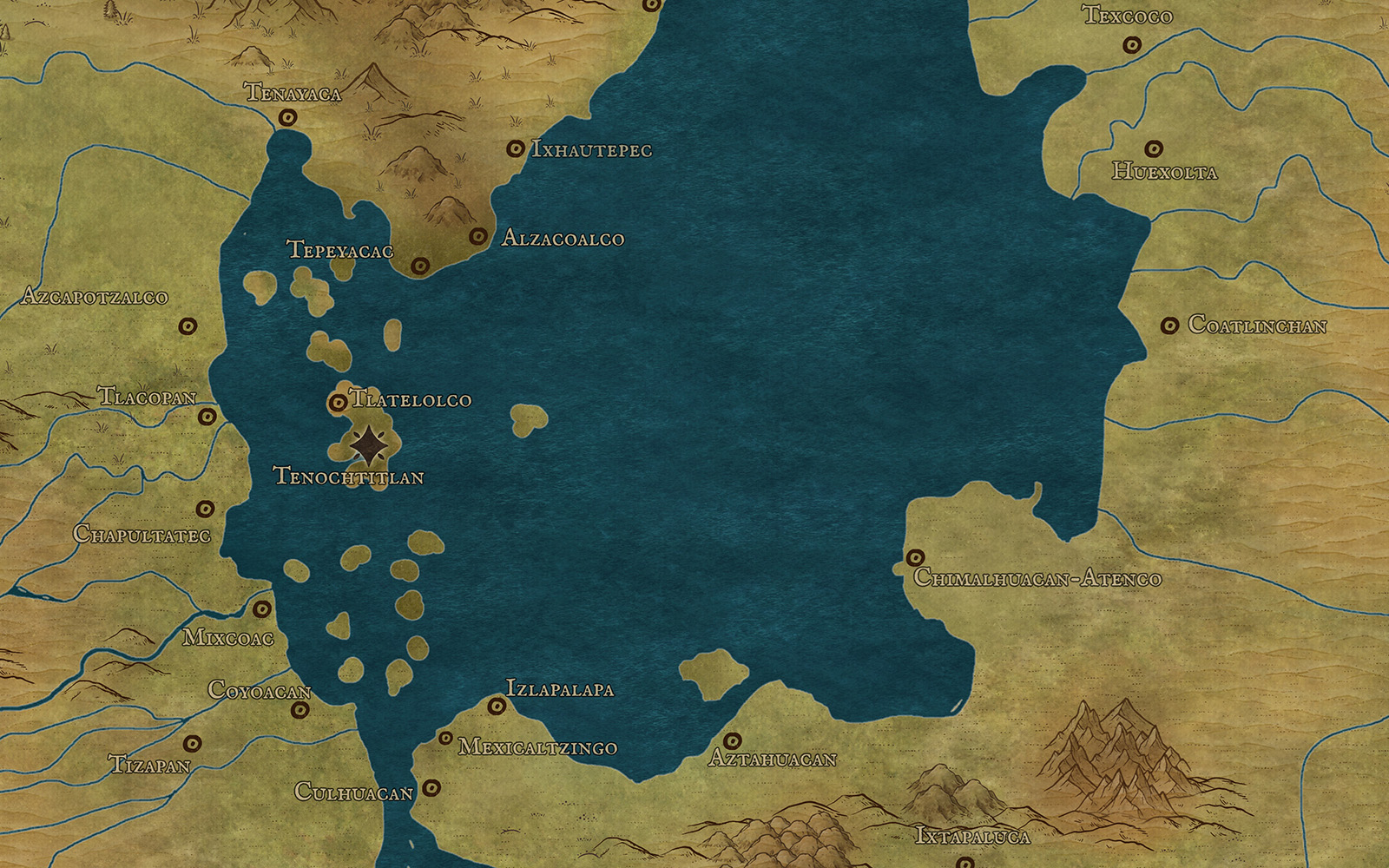Choose the Huexolta city marker

pyautogui.click(x=1153, y=149)
